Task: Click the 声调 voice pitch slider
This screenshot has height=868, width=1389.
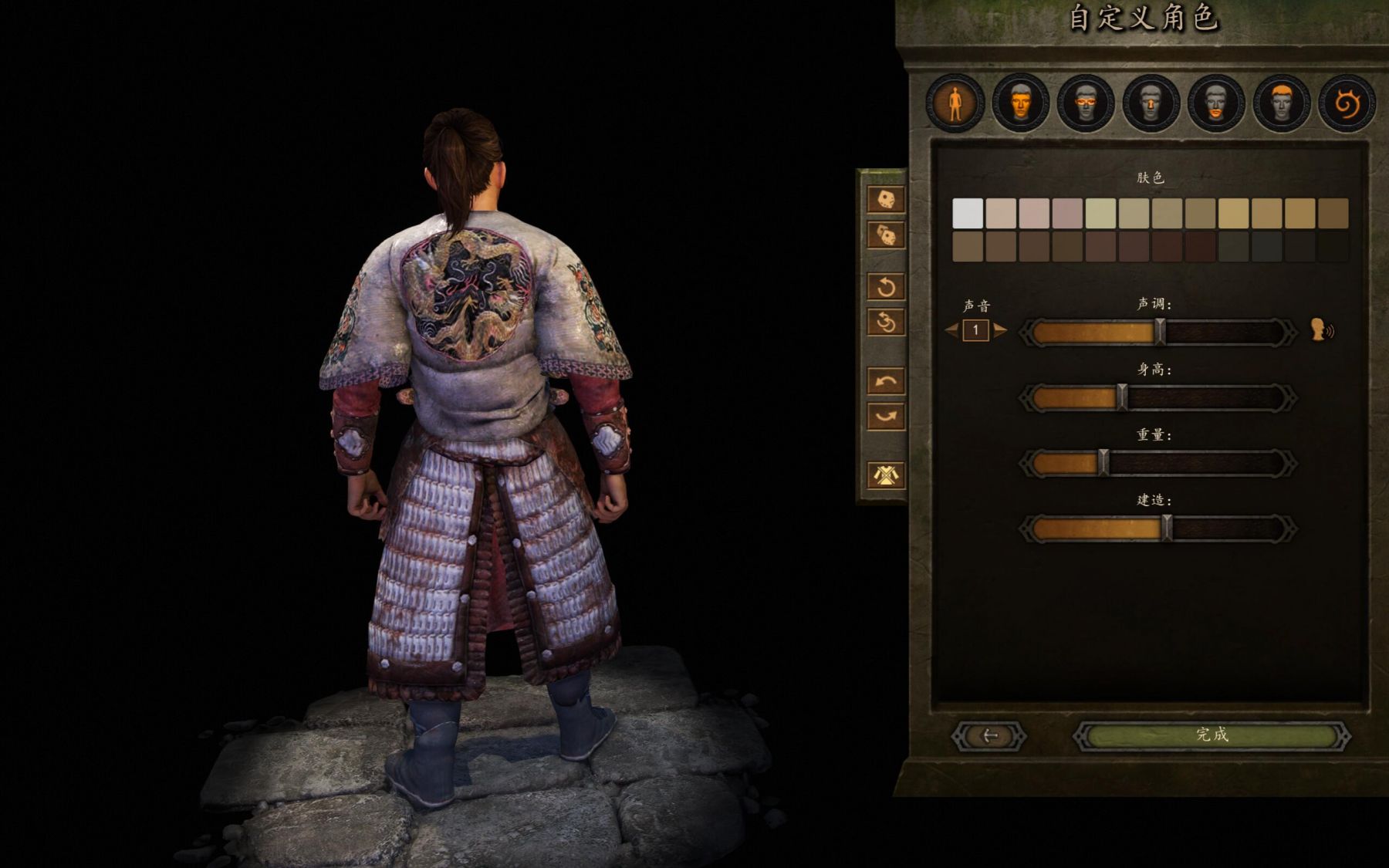Action: 1157,333
